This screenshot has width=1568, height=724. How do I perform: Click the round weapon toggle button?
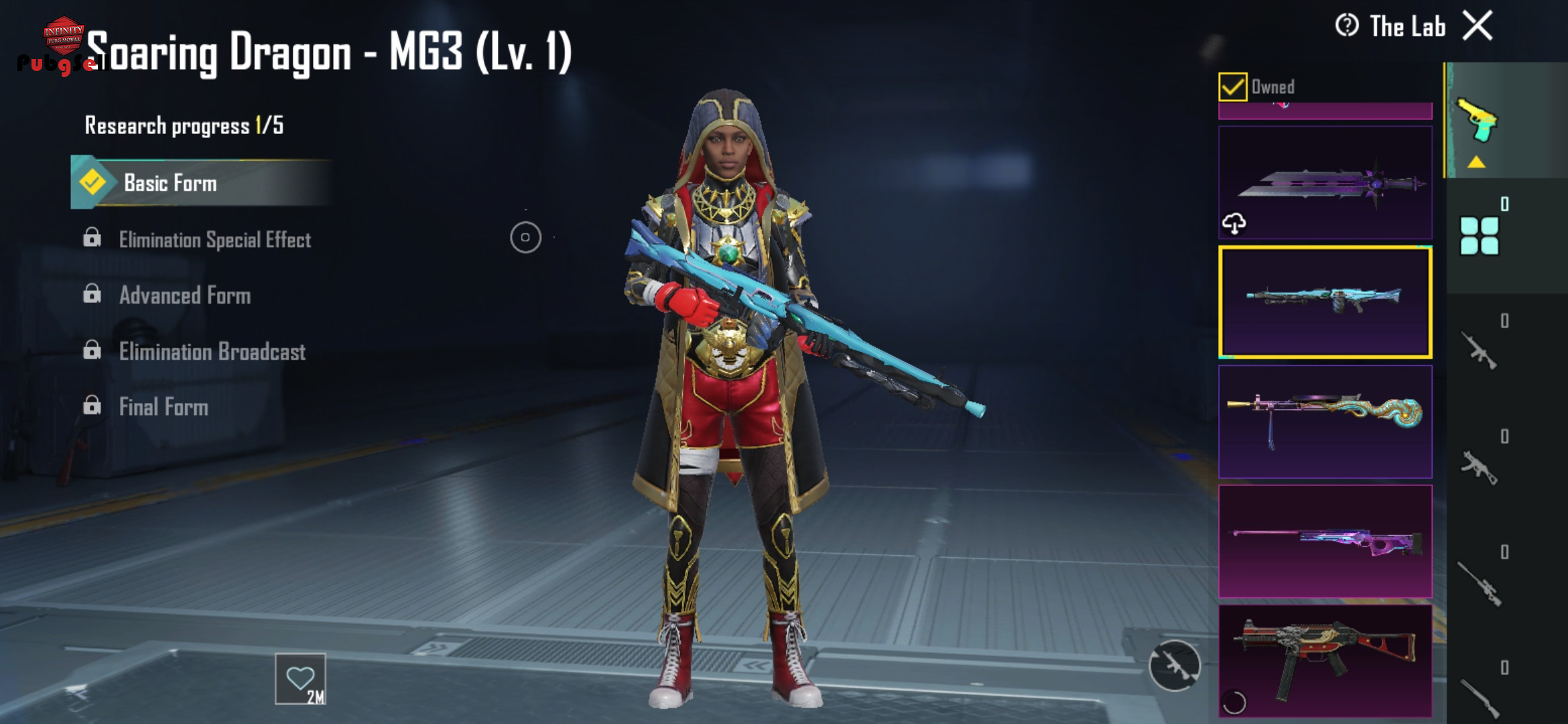(x=1174, y=665)
